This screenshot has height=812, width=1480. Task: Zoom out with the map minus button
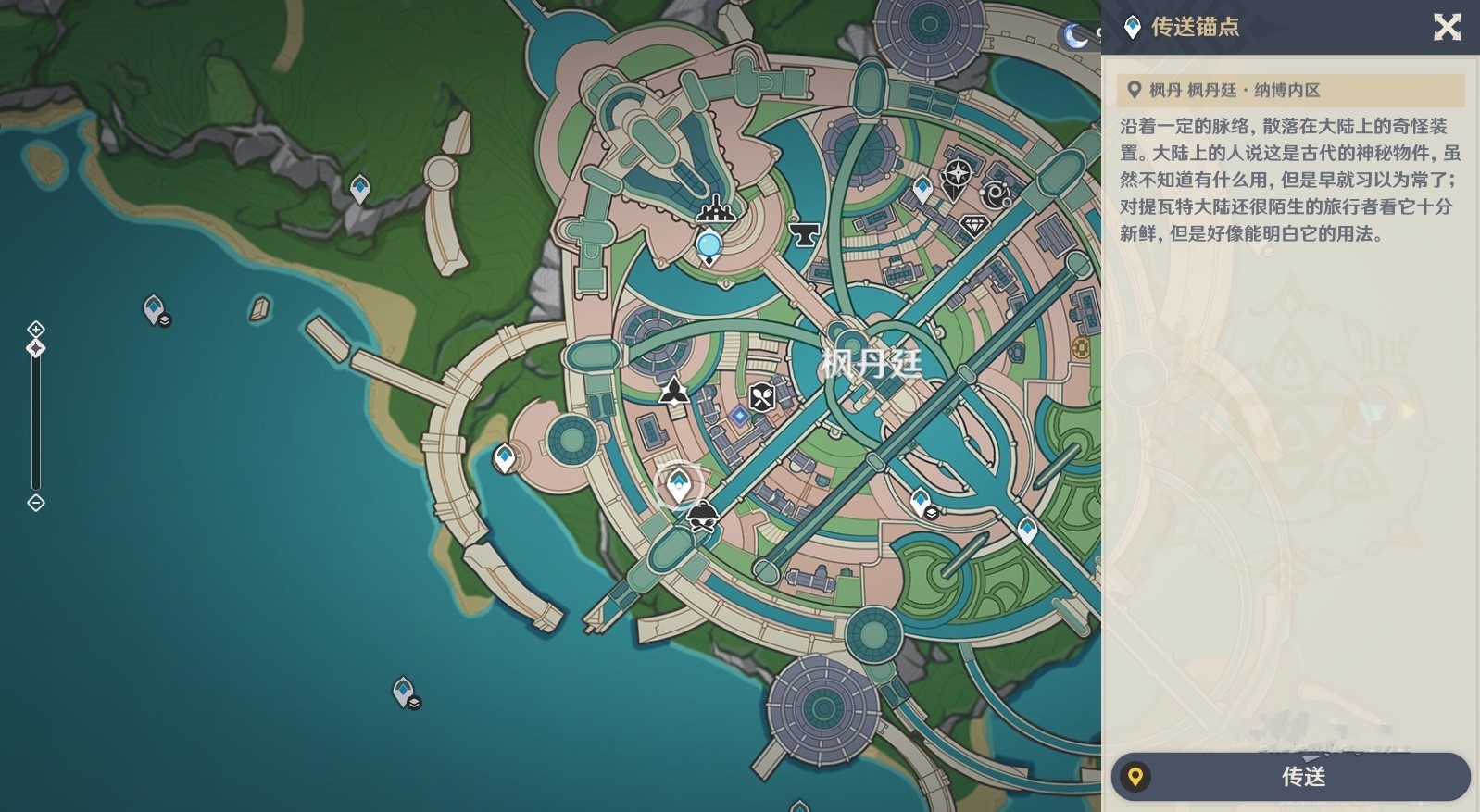click(x=35, y=503)
